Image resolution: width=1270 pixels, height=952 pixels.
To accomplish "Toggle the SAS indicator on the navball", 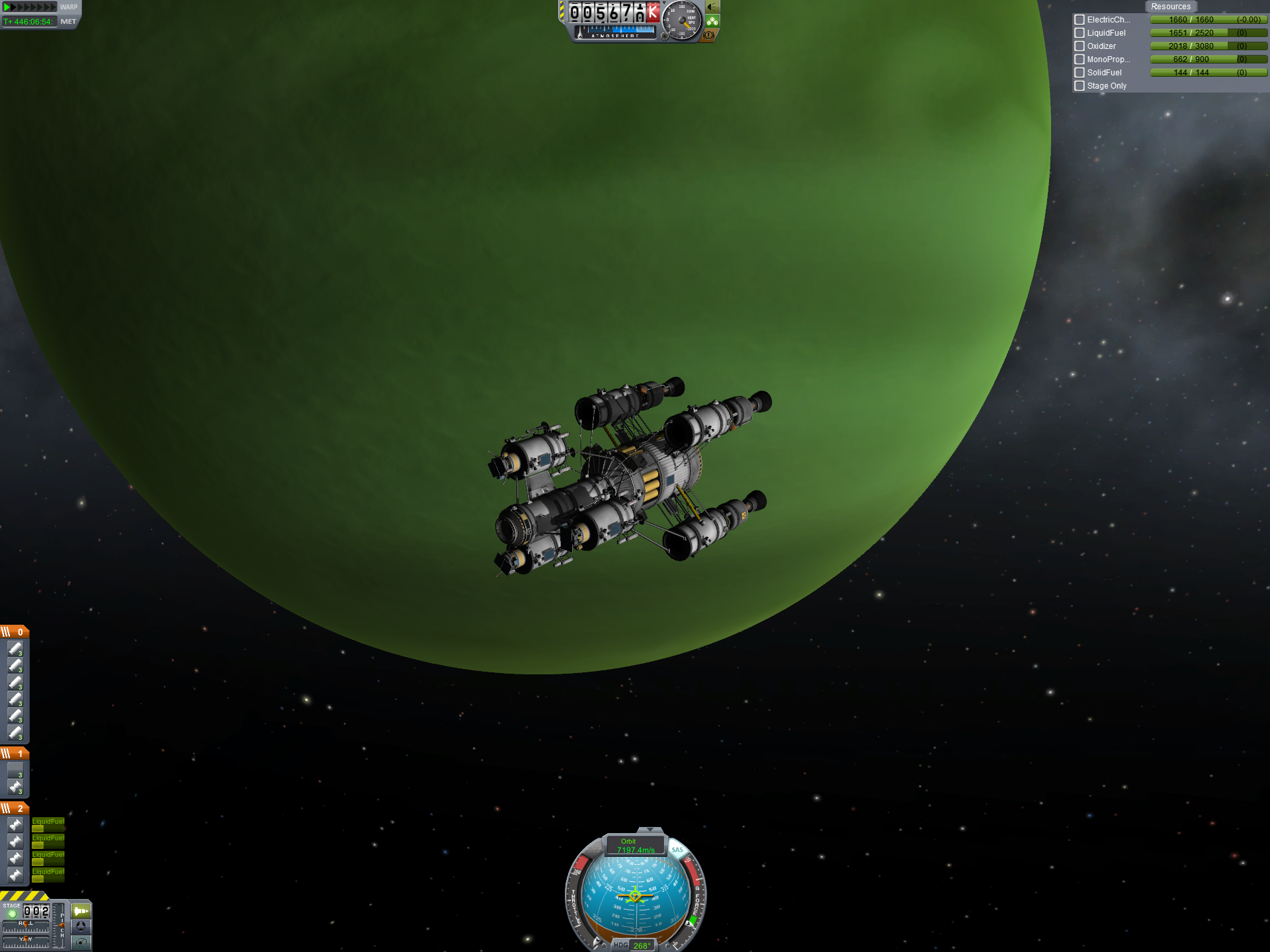I will pyautogui.click(x=677, y=850).
